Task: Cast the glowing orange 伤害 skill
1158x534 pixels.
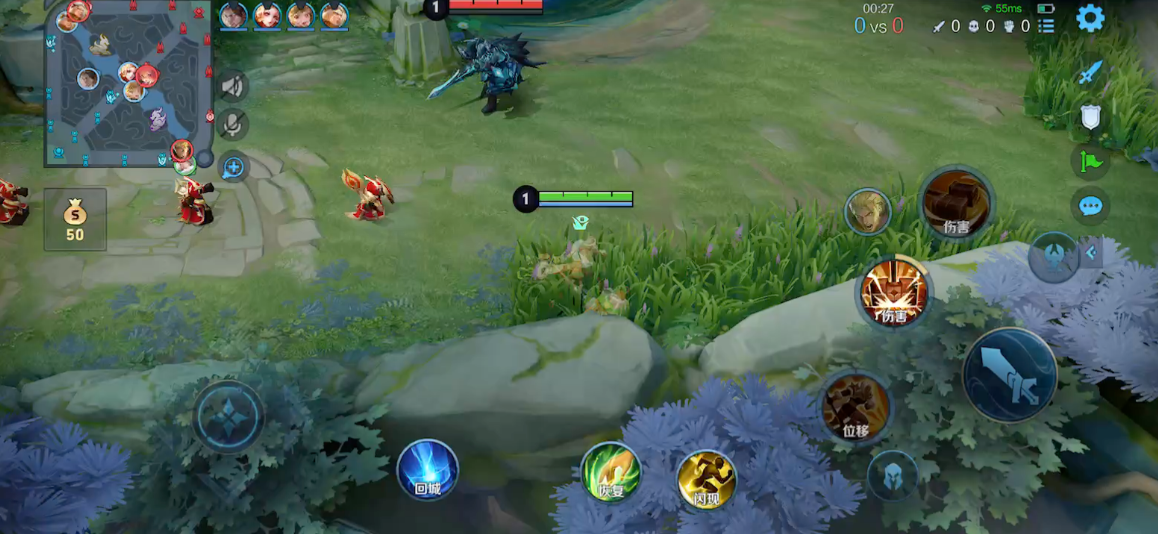Action: 894,294
